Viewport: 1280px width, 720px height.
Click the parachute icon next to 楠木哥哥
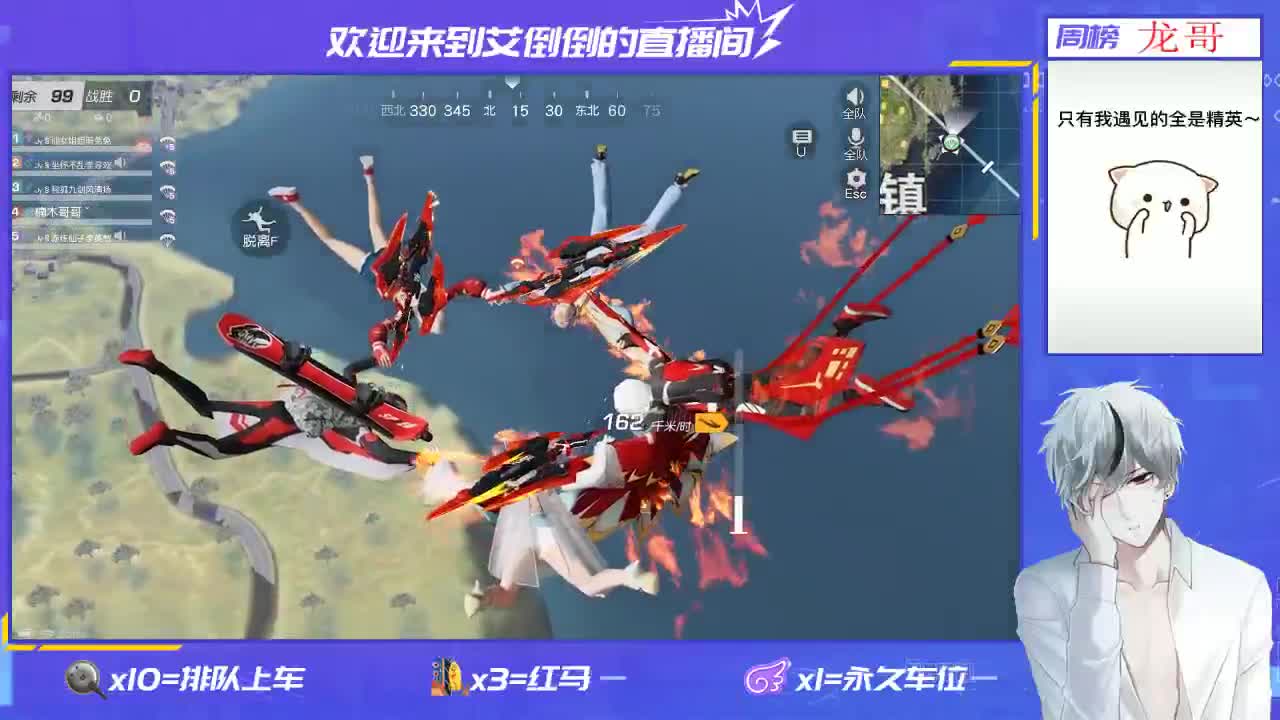[x=166, y=214]
